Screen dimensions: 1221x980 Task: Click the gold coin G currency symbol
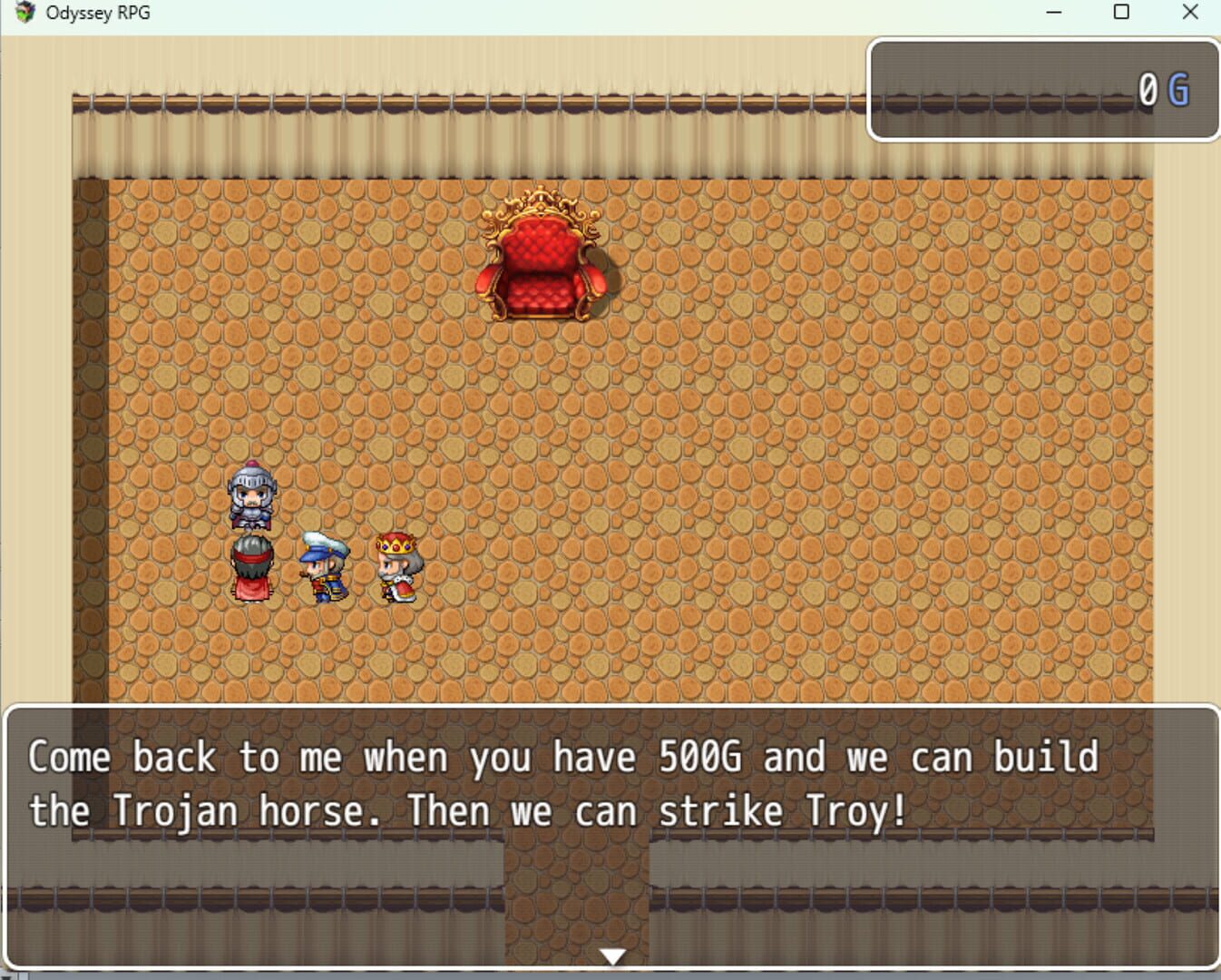click(x=1179, y=89)
